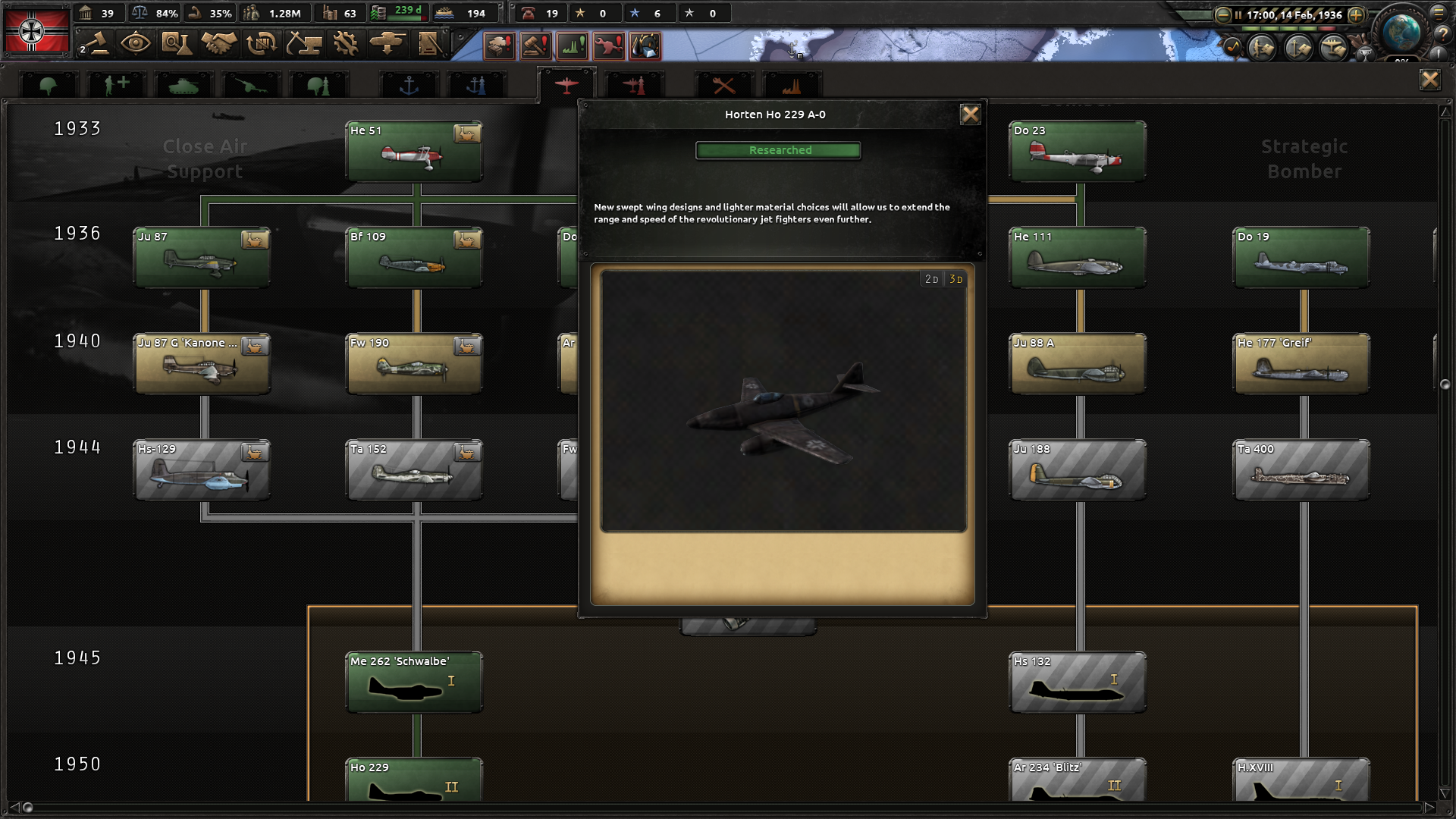Increase game speed with plus button
Viewport: 1456px width, 819px height.
tap(1355, 14)
